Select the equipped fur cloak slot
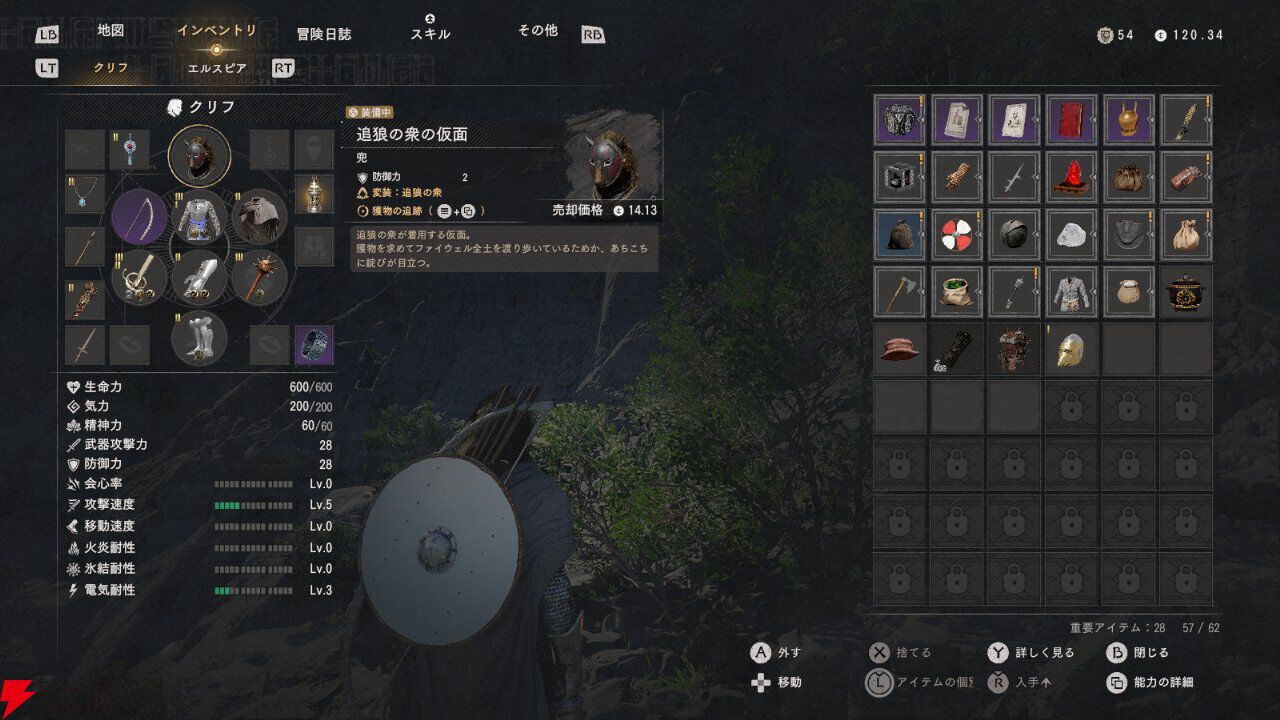Viewport: 1280px width, 720px height. [x=260, y=217]
